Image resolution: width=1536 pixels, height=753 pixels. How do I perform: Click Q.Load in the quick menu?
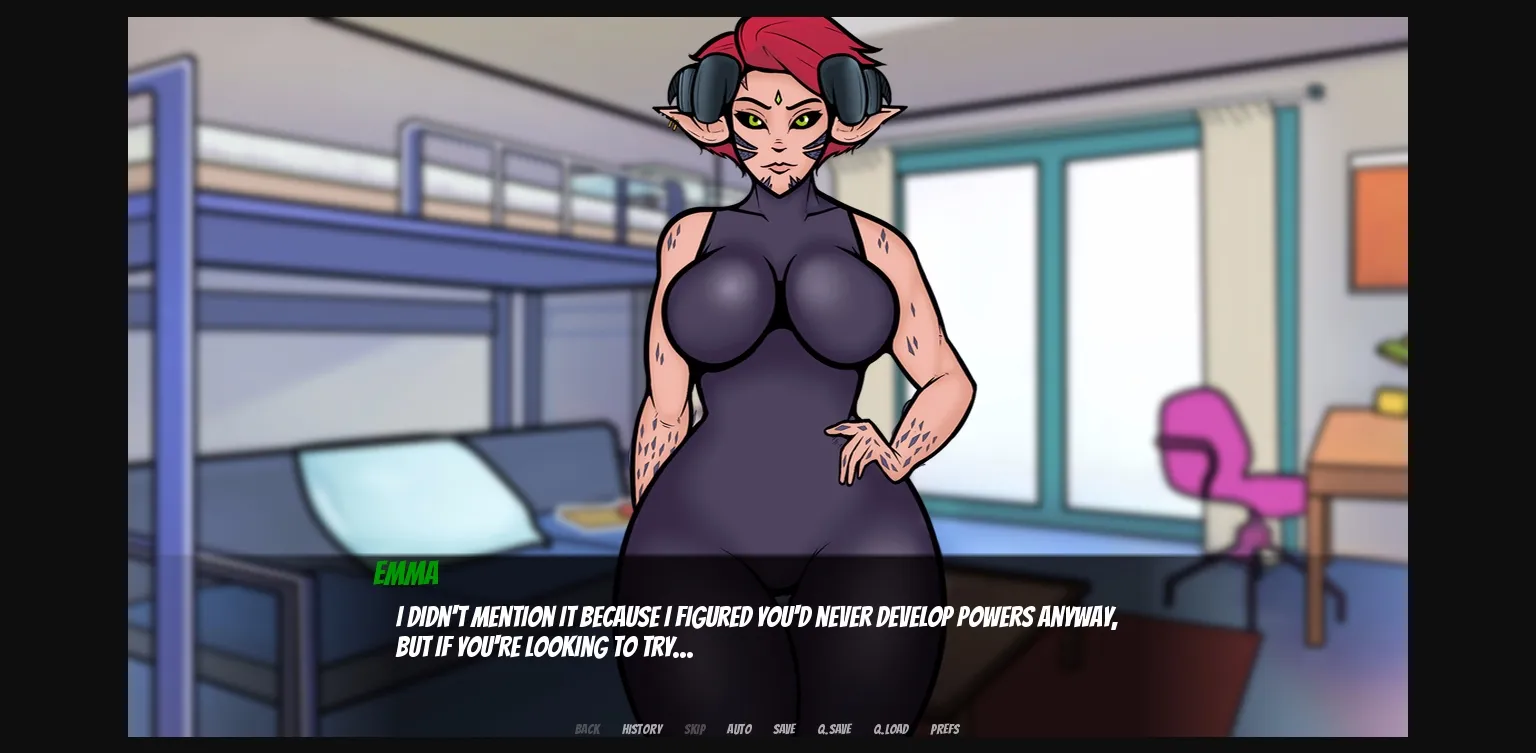click(x=890, y=729)
